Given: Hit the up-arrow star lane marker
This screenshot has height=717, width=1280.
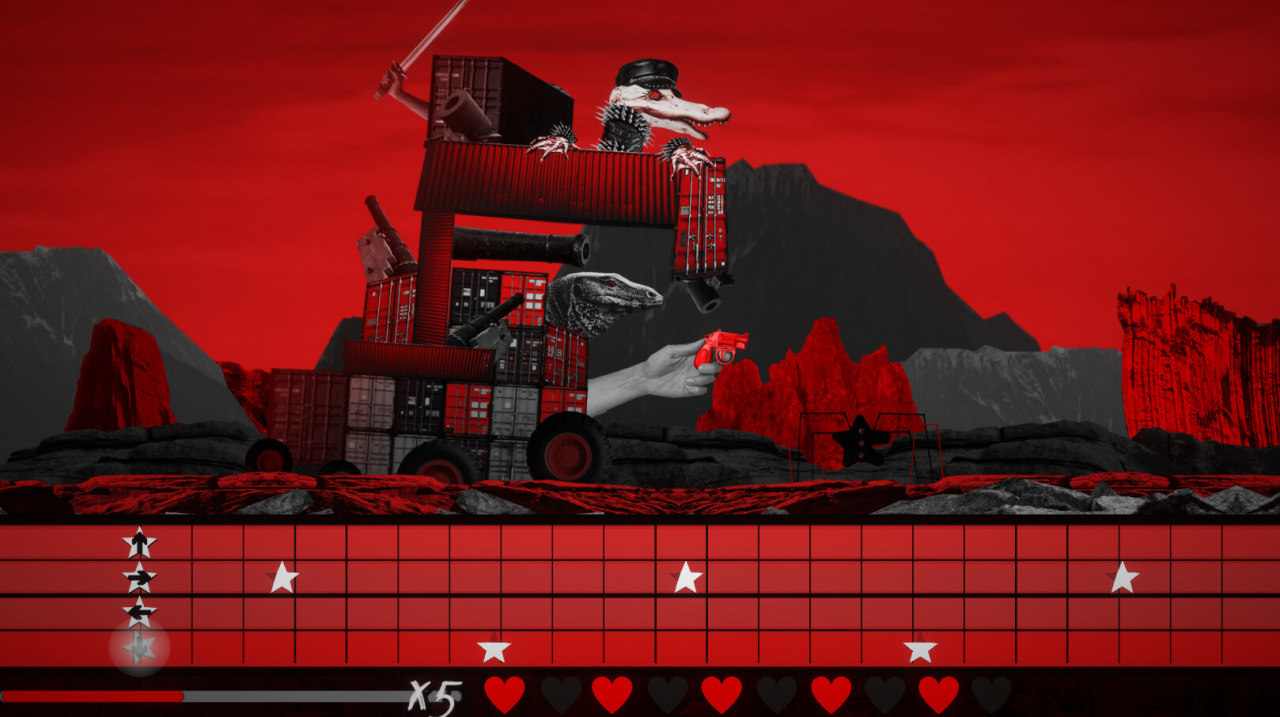Looking at the screenshot, I should pos(140,543).
